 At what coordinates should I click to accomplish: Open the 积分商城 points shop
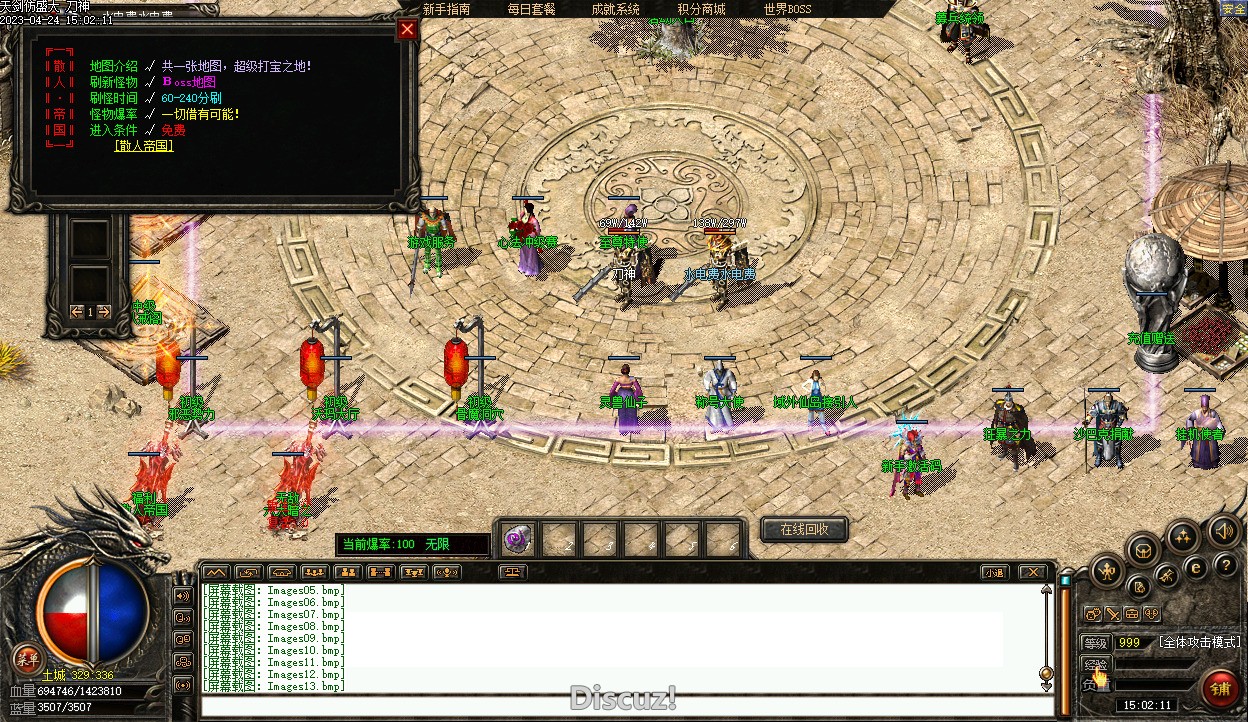click(x=701, y=9)
